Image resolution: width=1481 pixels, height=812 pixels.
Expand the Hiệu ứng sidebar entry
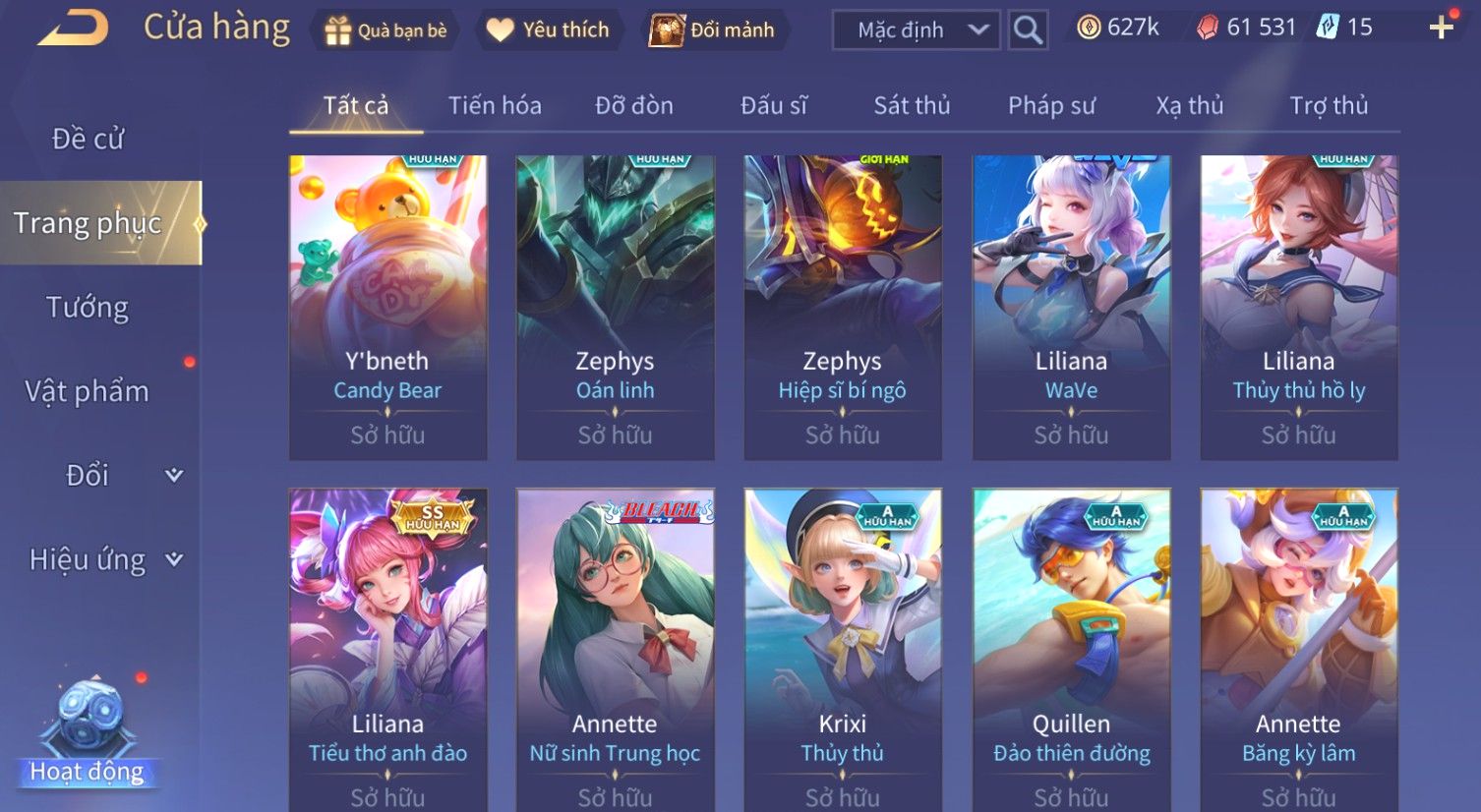[x=104, y=559]
